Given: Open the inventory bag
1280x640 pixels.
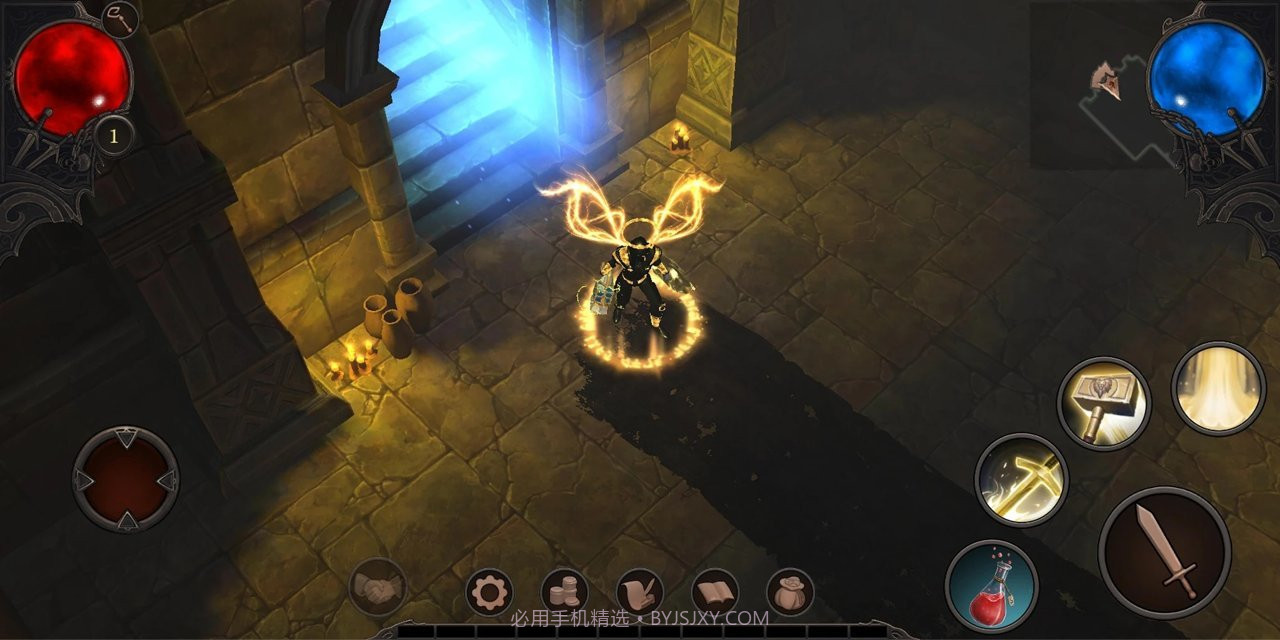Looking at the screenshot, I should coord(790,593).
